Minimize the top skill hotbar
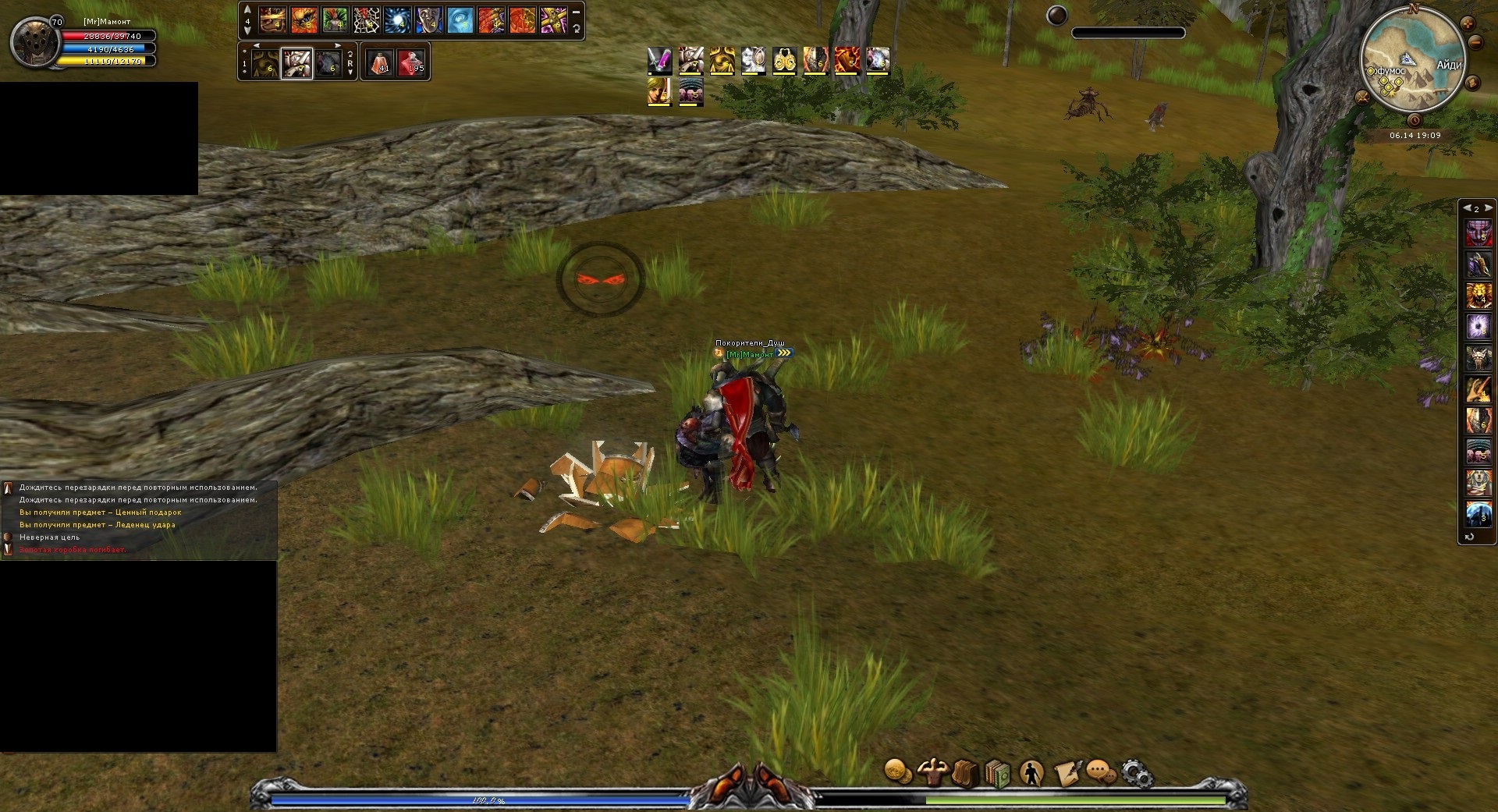Image resolution: width=1498 pixels, height=812 pixels. pos(577,12)
